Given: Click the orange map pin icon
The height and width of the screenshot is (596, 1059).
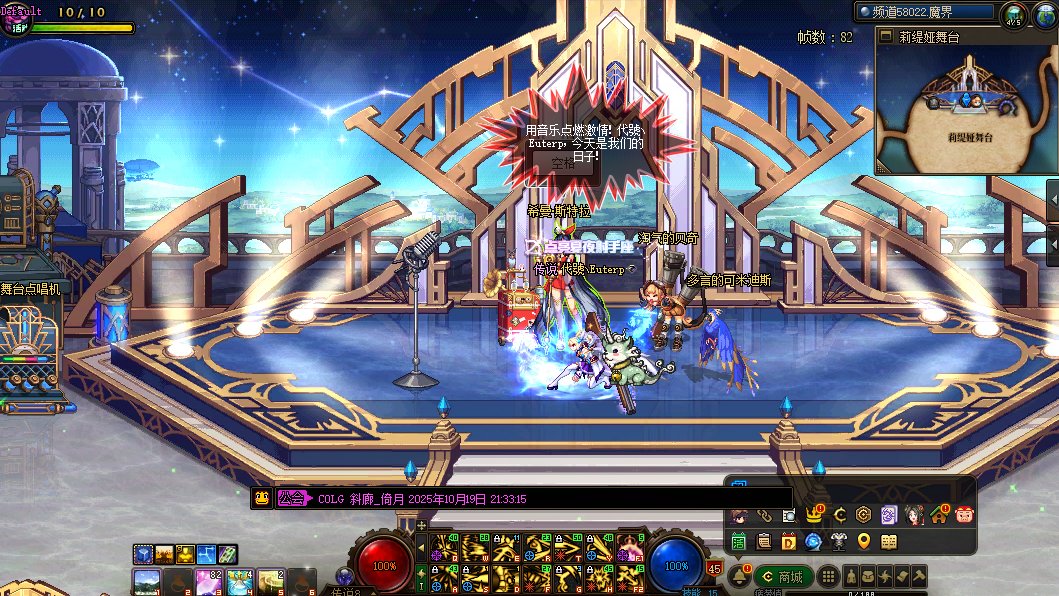Looking at the screenshot, I should 864,542.
